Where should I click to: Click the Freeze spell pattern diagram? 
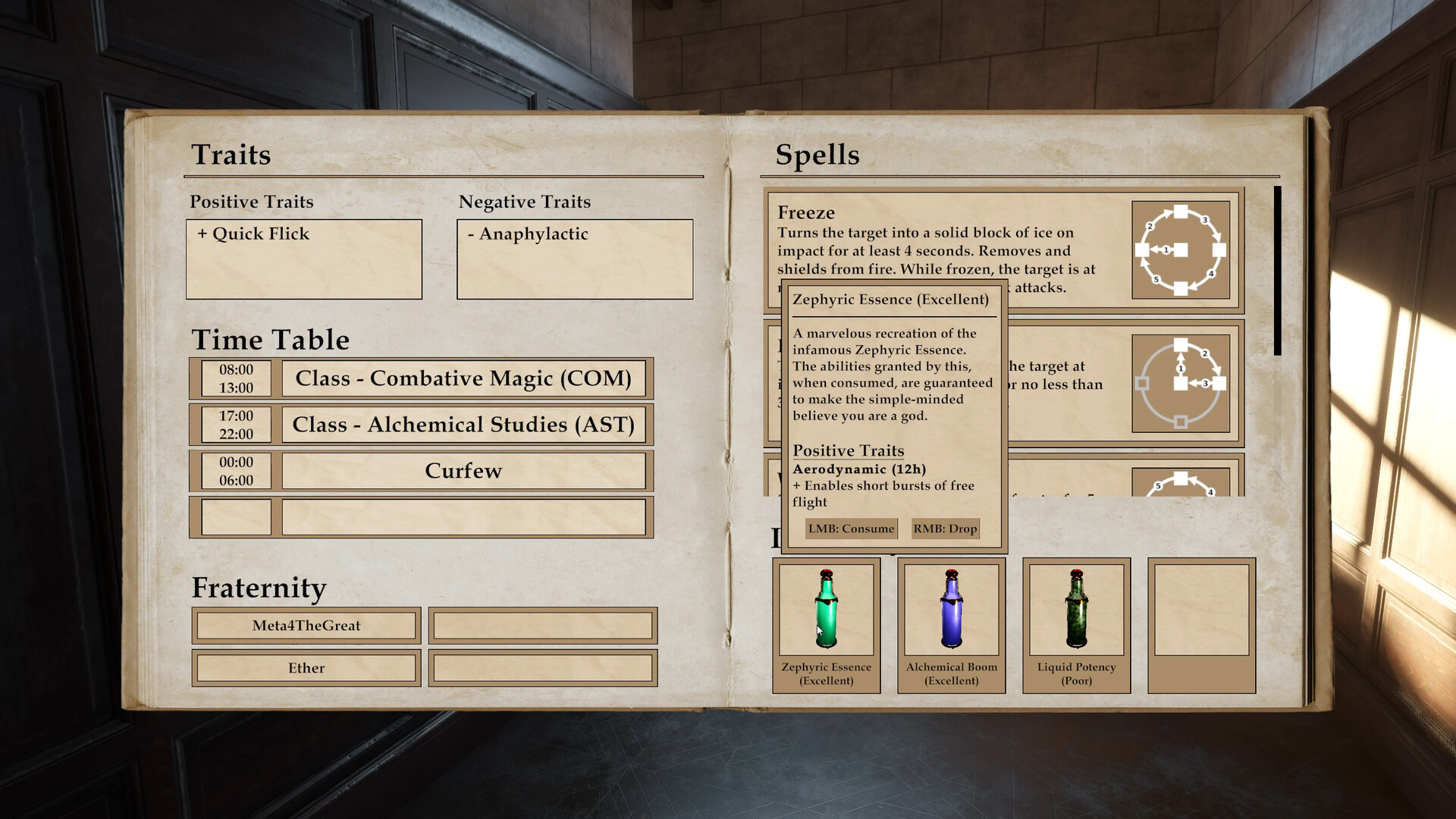[1180, 249]
